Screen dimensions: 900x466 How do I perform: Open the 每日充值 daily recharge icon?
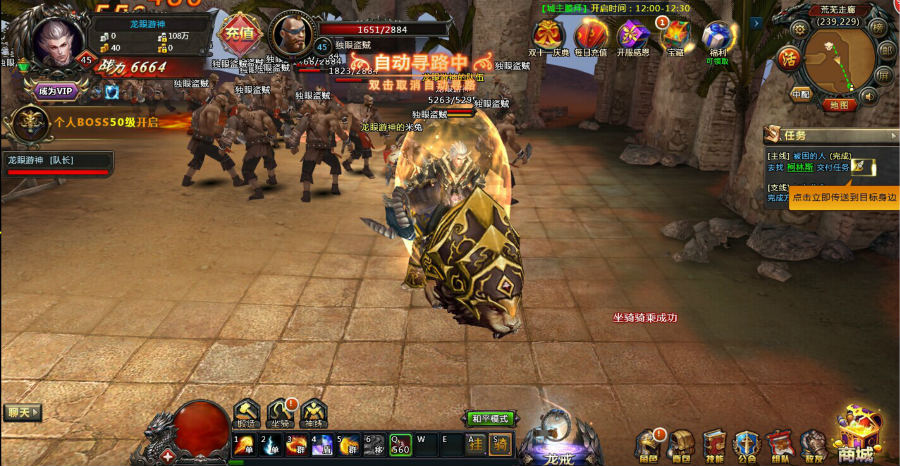coord(591,35)
